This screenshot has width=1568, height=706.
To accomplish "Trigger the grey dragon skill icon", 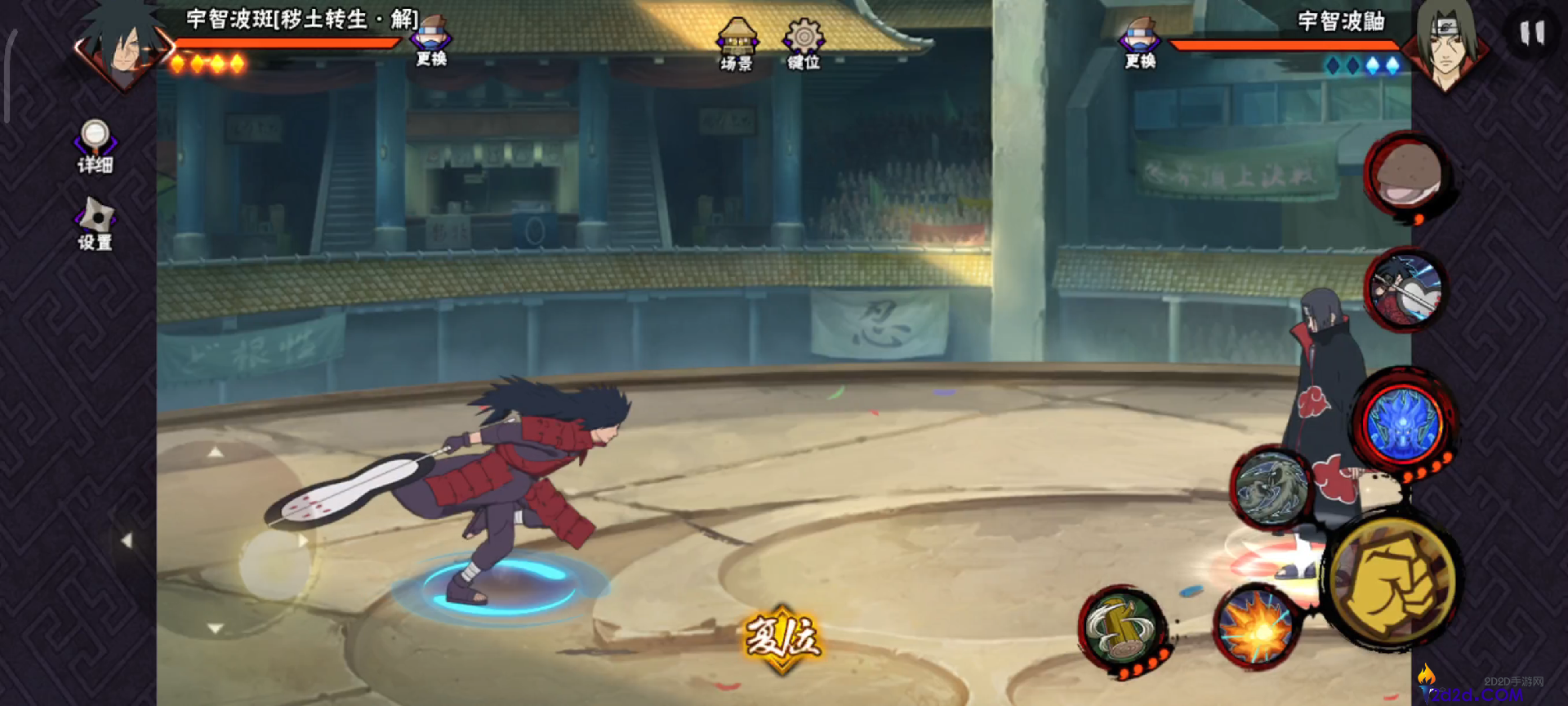I will pyautogui.click(x=1270, y=488).
